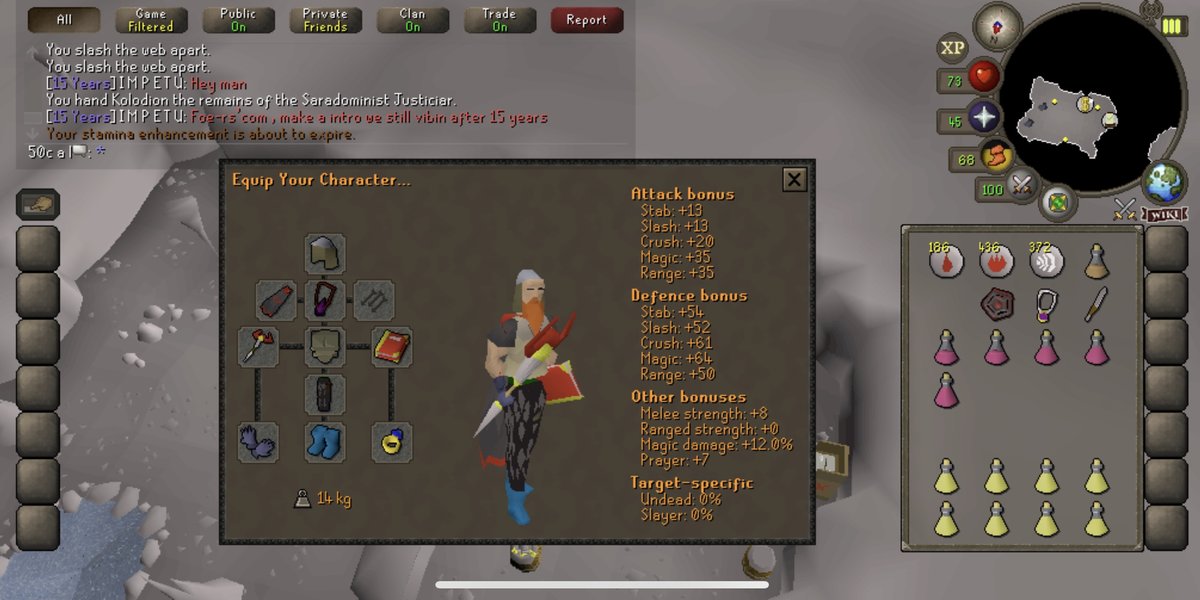This screenshot has width=1200, height=600.
Task: Switch to the Clan chat tab
Action: click(x=412, y=20)
